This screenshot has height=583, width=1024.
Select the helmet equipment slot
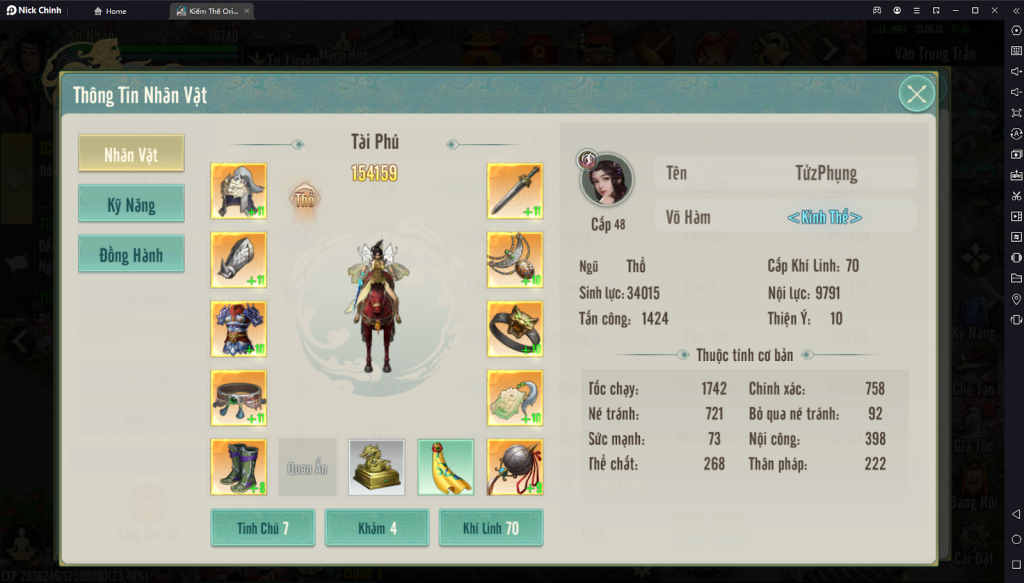239,191
